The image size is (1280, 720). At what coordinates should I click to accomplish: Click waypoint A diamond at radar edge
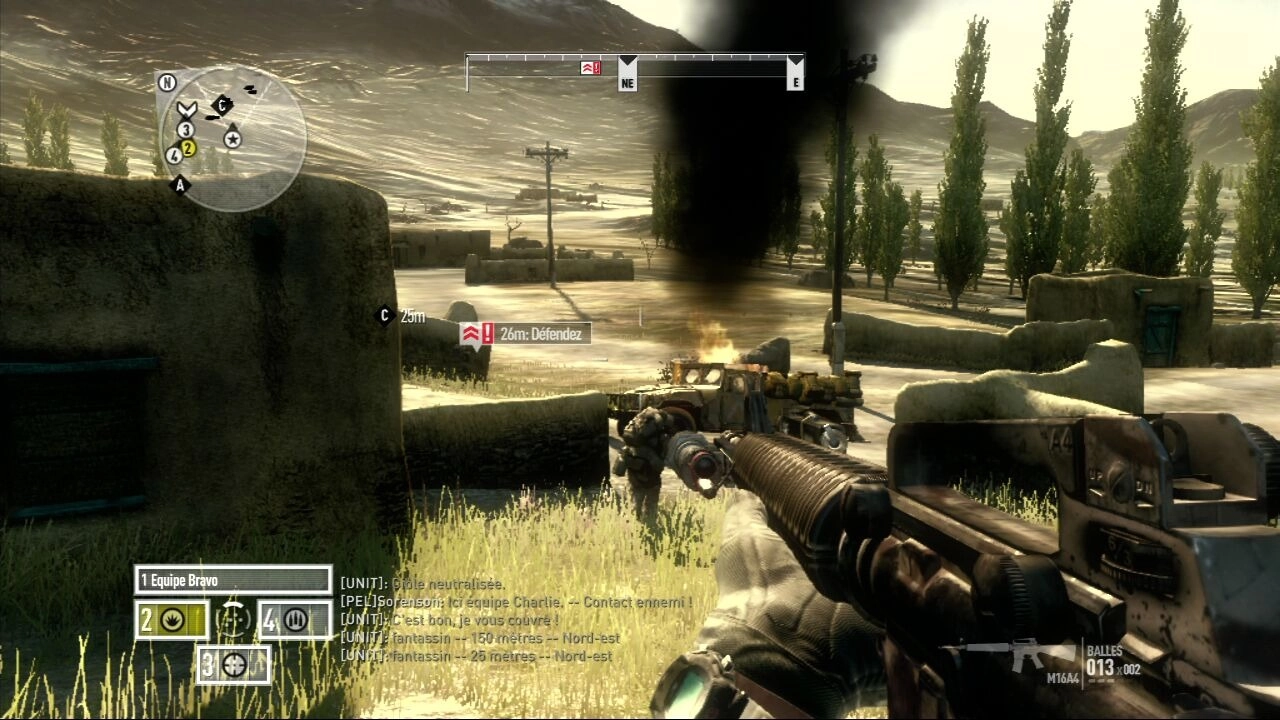[181, 185]
